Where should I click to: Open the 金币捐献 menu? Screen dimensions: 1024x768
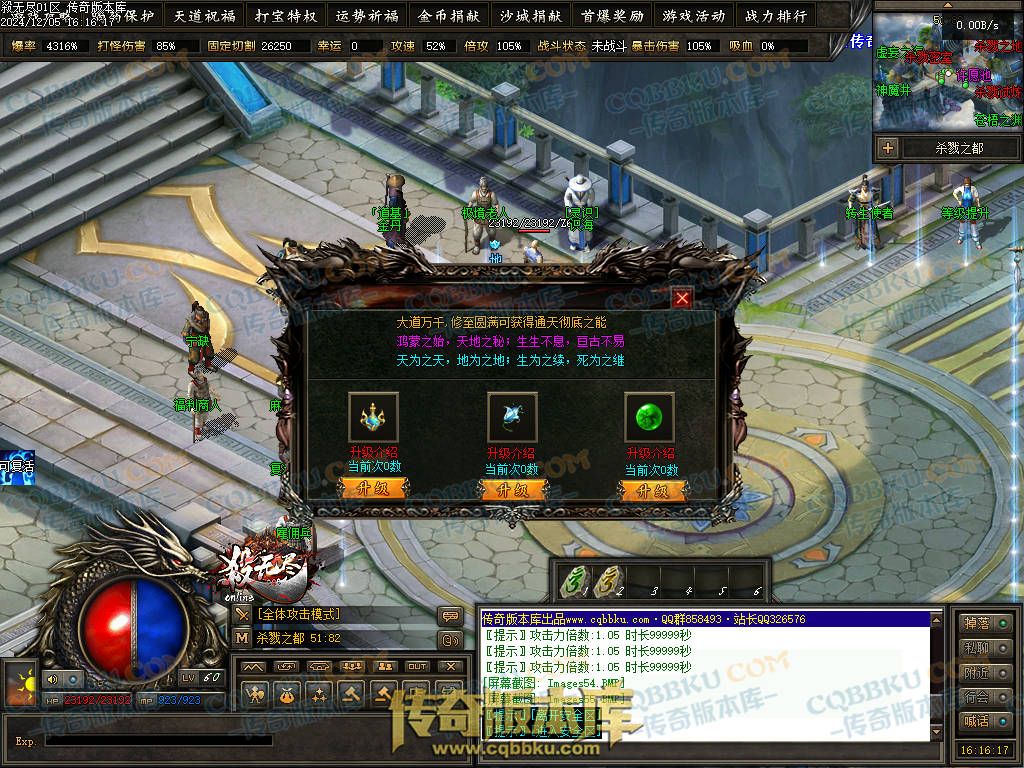449,16
